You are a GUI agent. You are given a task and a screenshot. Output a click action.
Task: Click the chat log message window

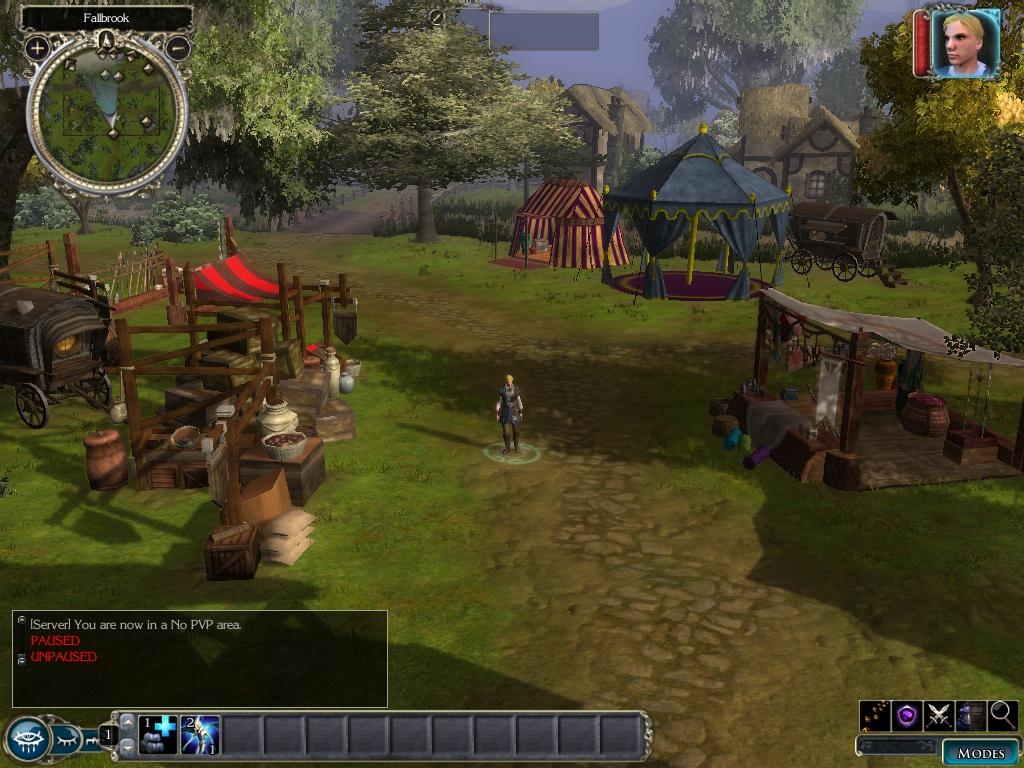click(199, 658)
